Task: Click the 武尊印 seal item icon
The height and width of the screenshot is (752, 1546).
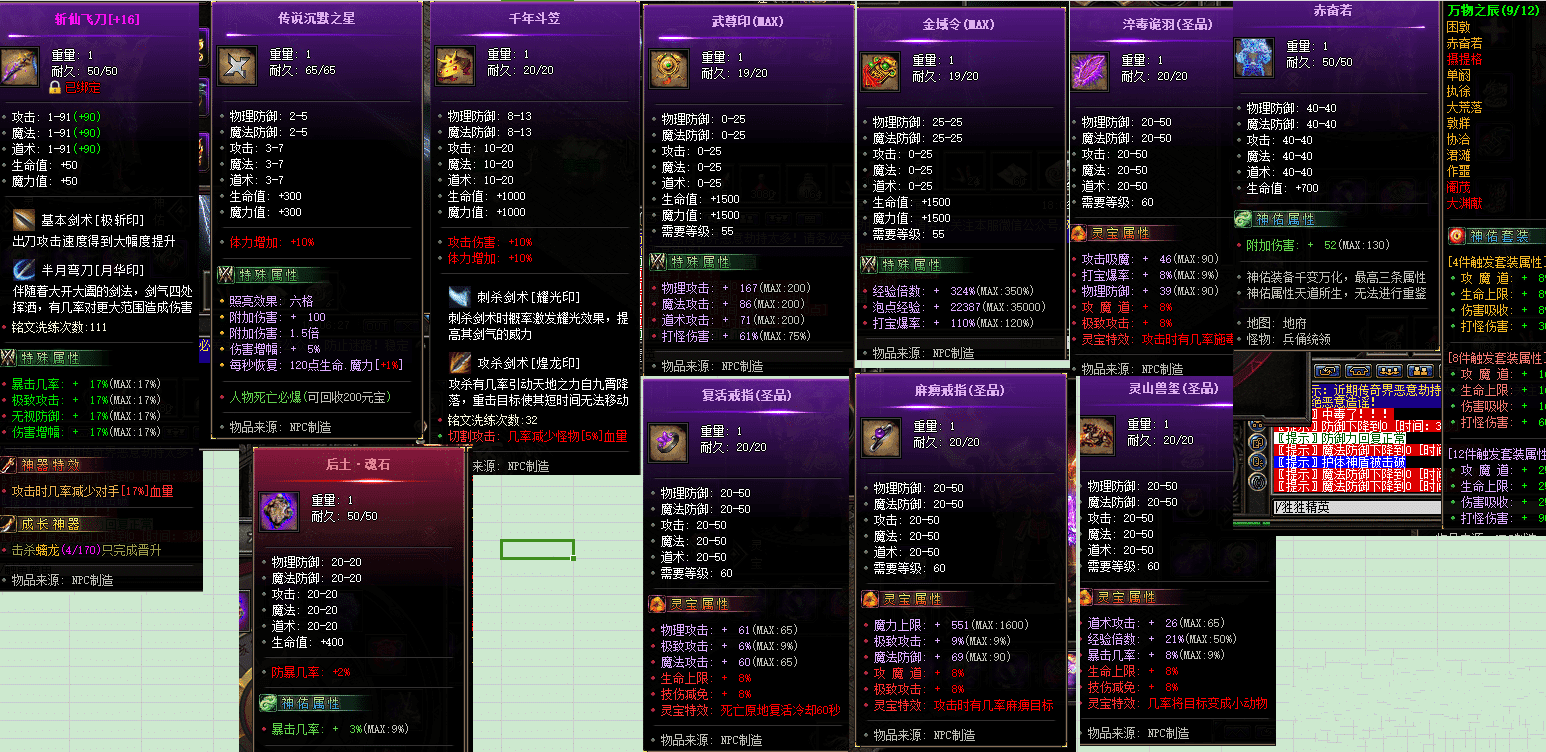Action: [669, 71]
